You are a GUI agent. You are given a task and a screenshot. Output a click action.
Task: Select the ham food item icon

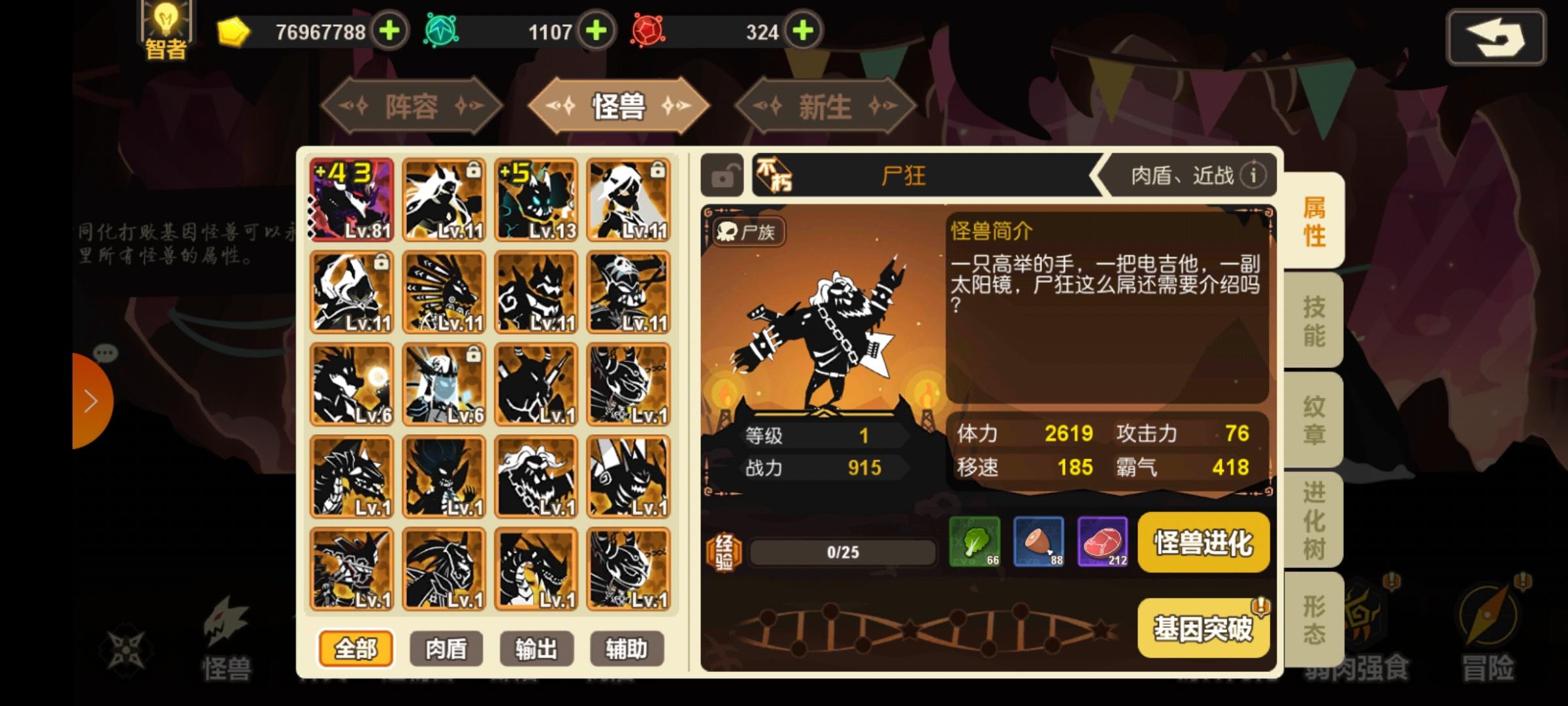click(x=1038, y=543)
